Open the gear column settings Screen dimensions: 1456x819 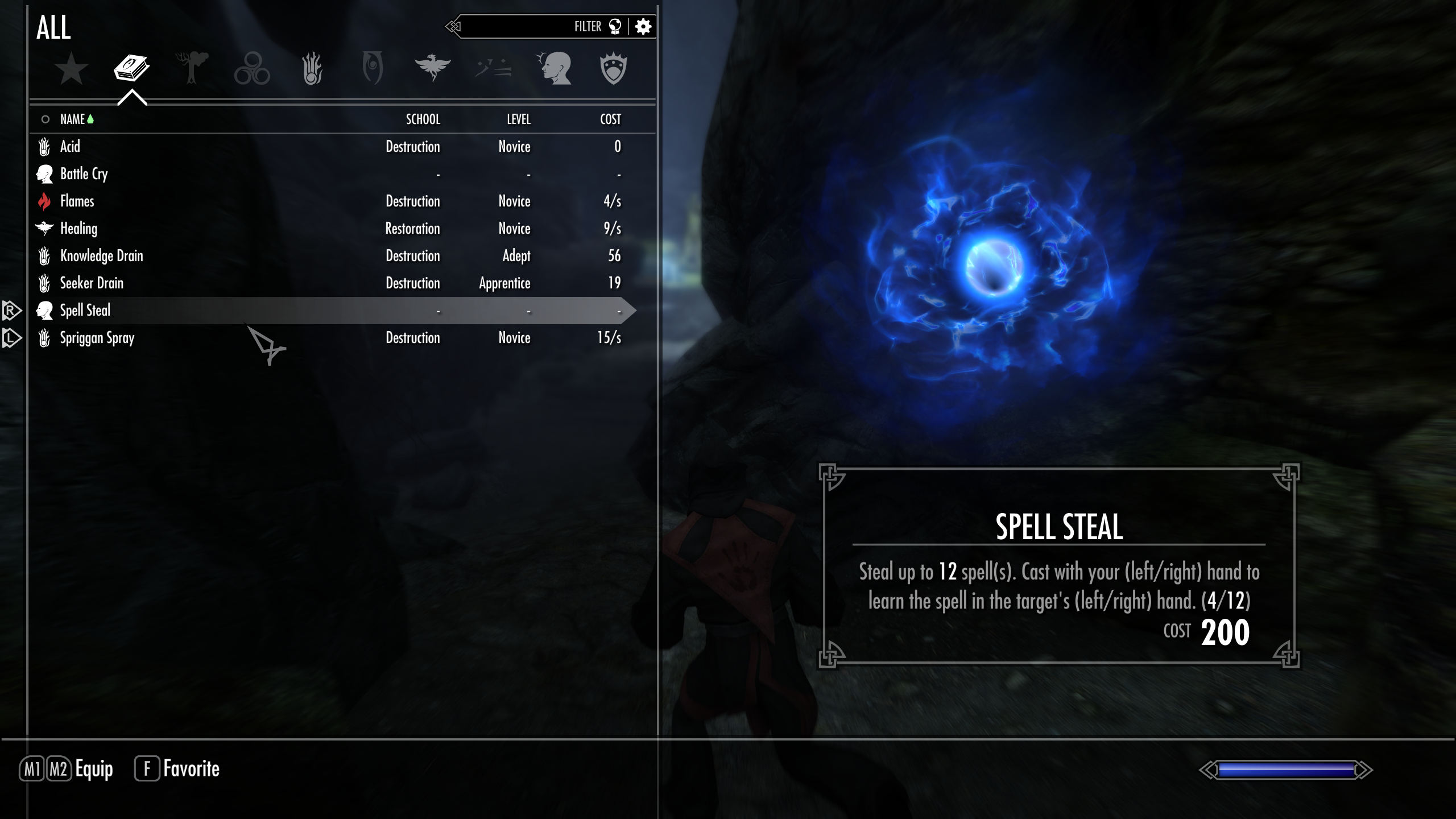643,27
